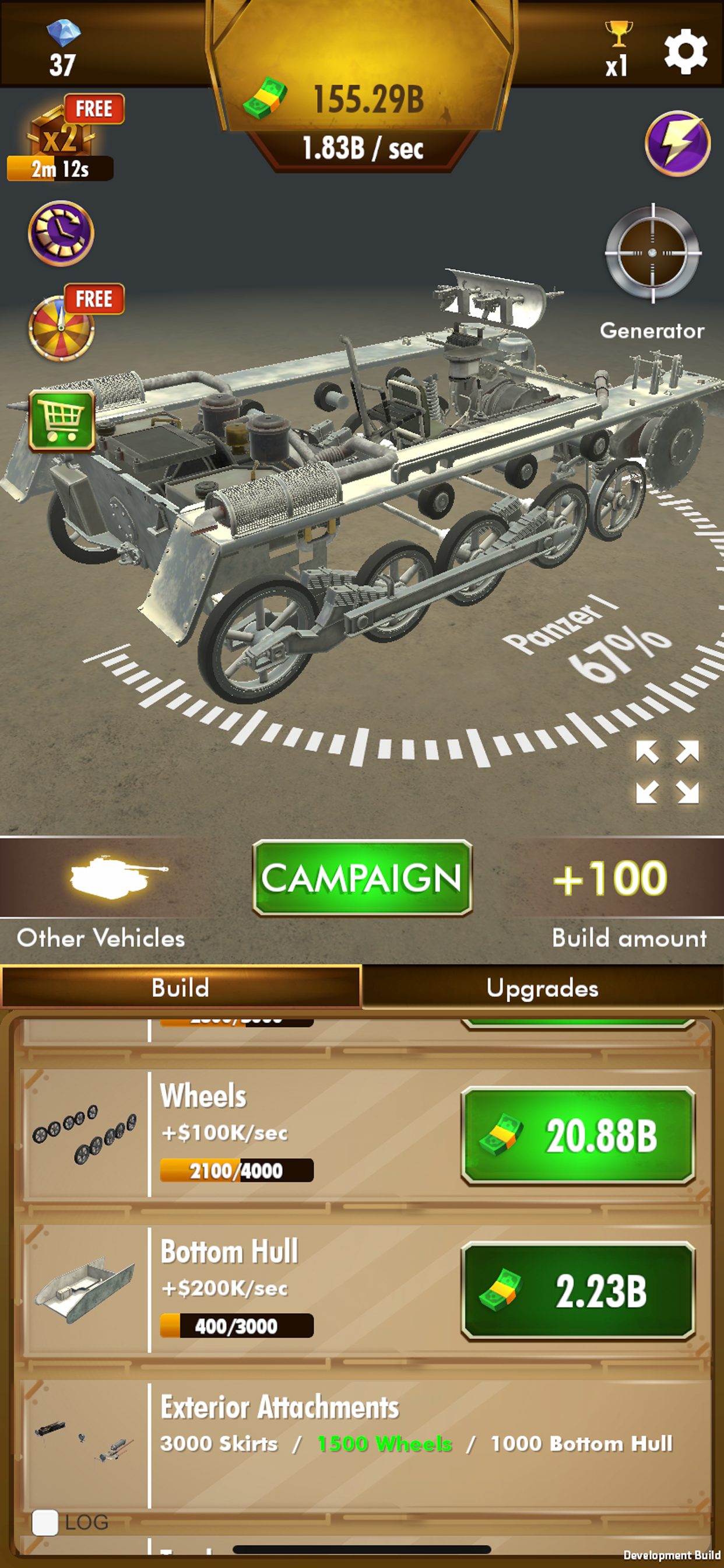Select the Exterior Attachments row
Image resolution: width=724 pixels, height=1568 pixels.
(x=365, y=1443)
